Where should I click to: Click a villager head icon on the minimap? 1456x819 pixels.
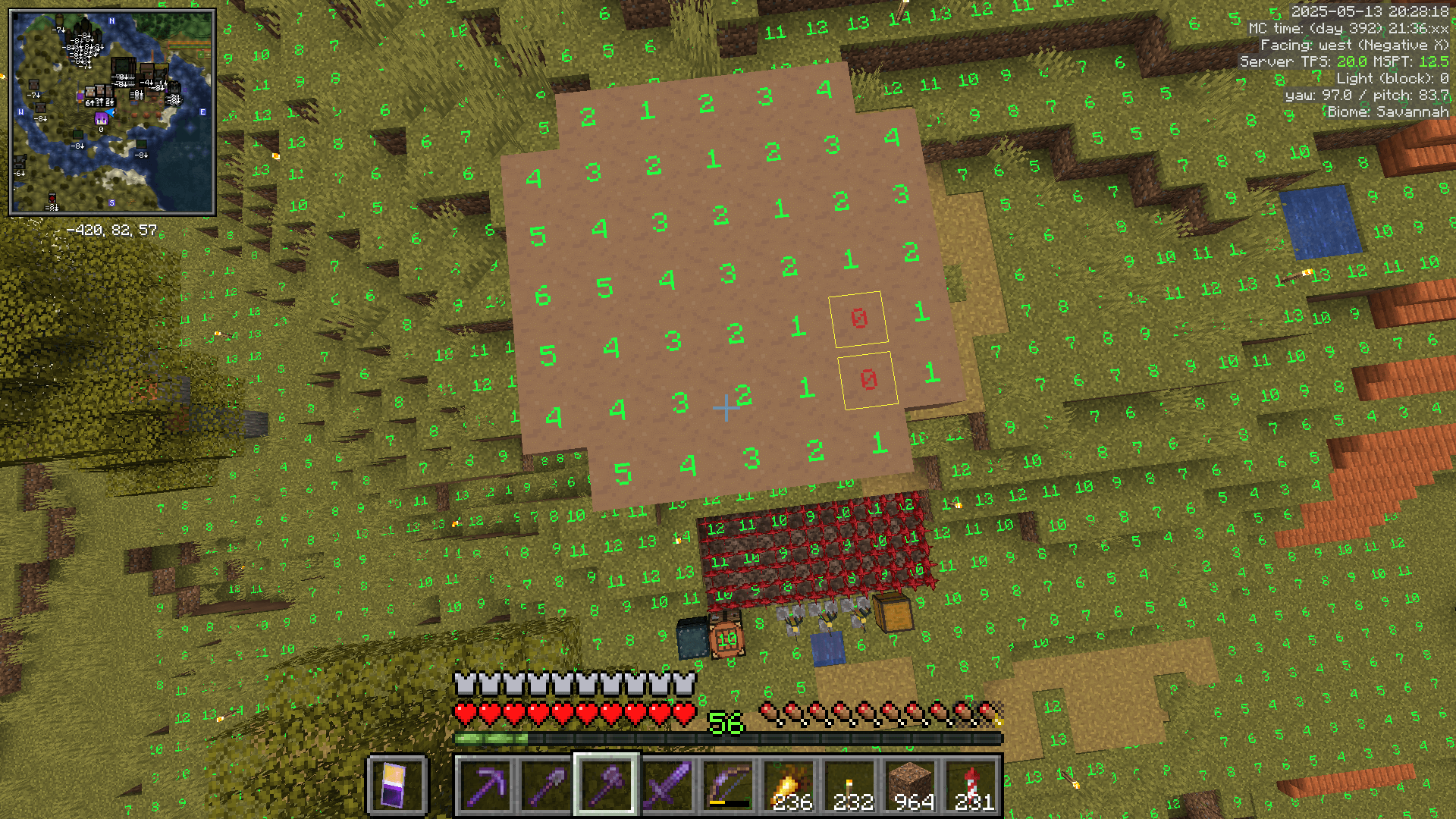89,92
